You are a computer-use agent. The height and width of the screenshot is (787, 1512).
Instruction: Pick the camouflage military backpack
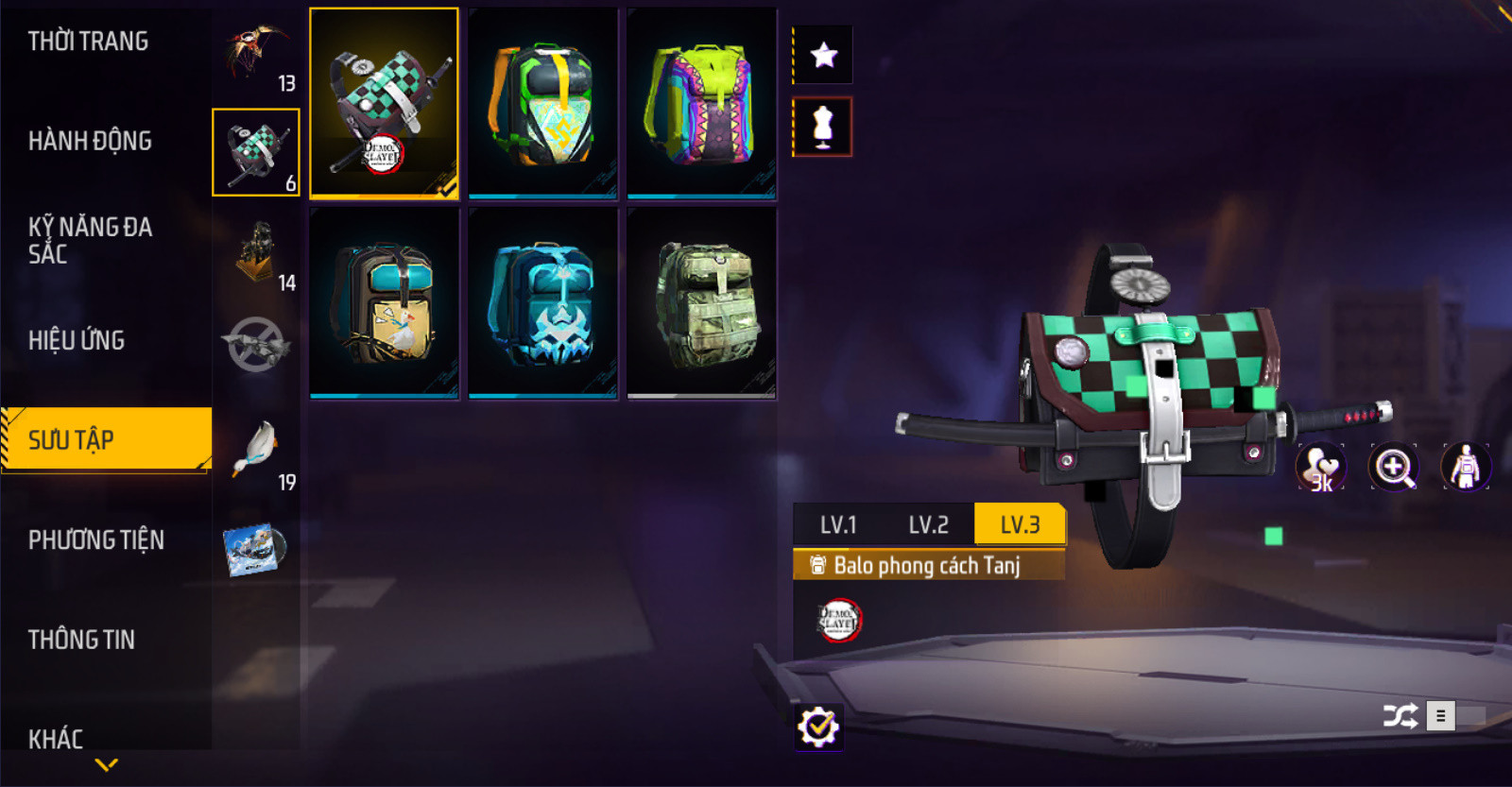[x=701, y=303]
